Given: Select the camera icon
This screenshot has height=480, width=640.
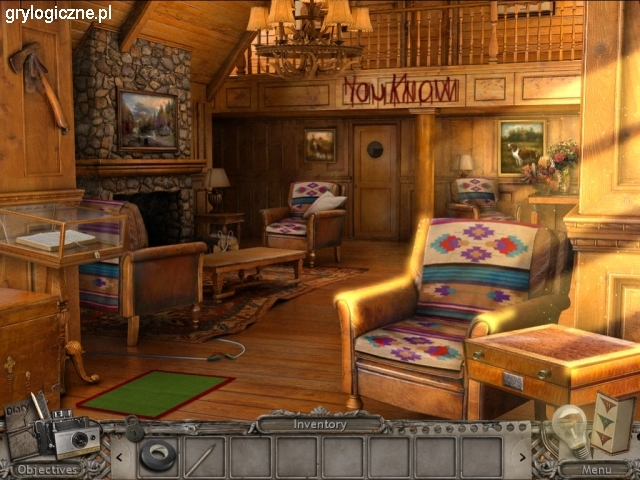Looking at the screenshot, I should [74, 436].
